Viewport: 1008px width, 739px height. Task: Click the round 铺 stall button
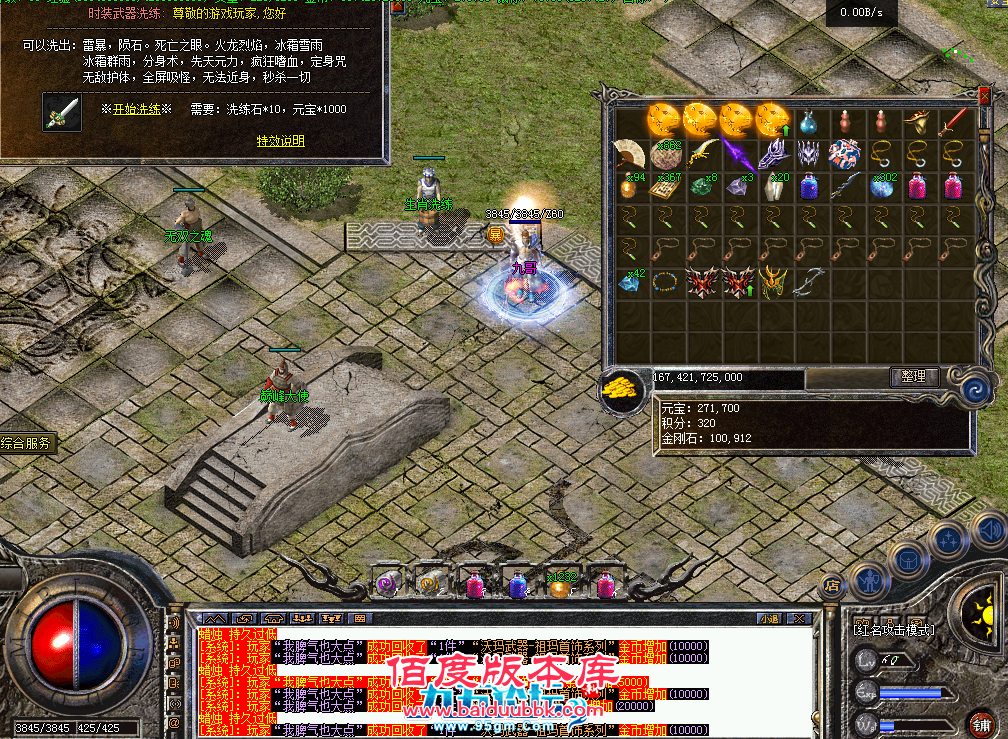(x=982, y=722)
